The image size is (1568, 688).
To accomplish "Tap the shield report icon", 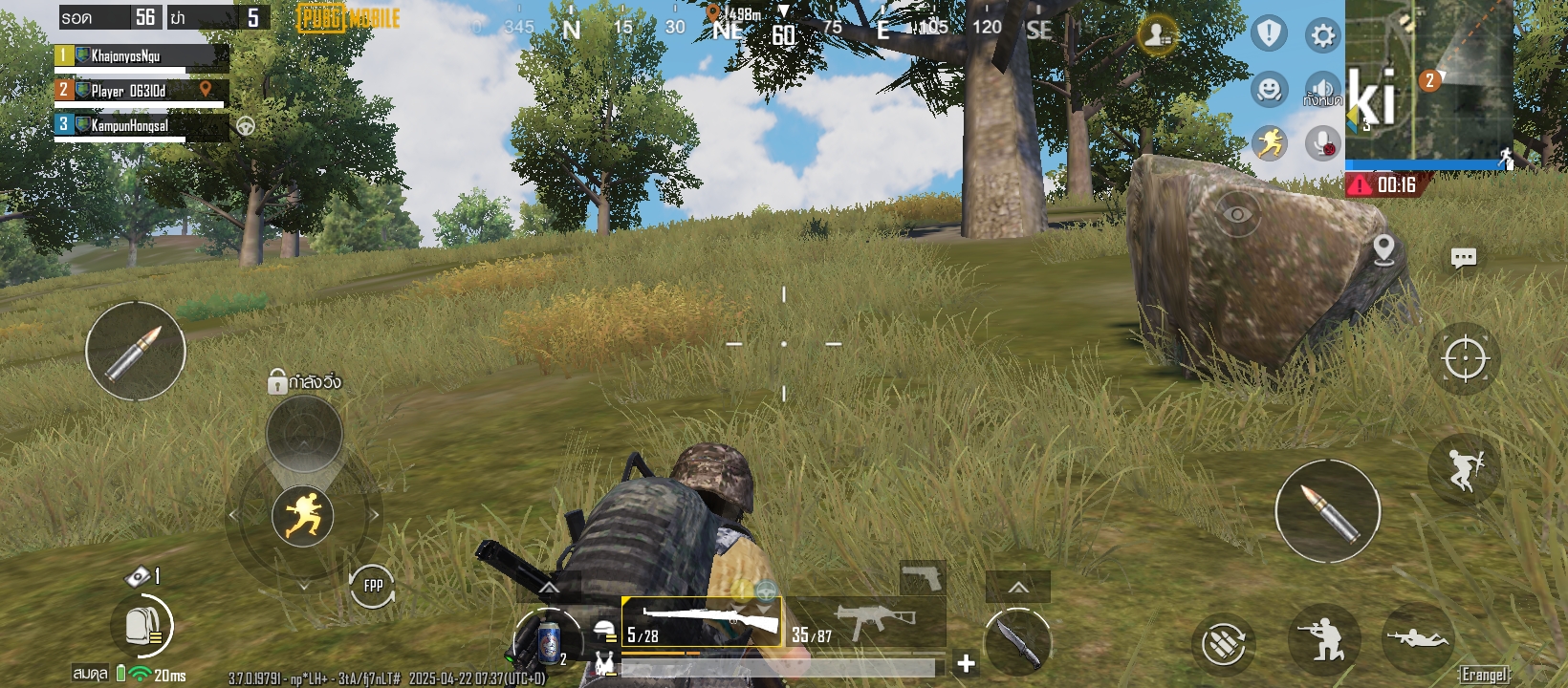I will click(1269, 33).
